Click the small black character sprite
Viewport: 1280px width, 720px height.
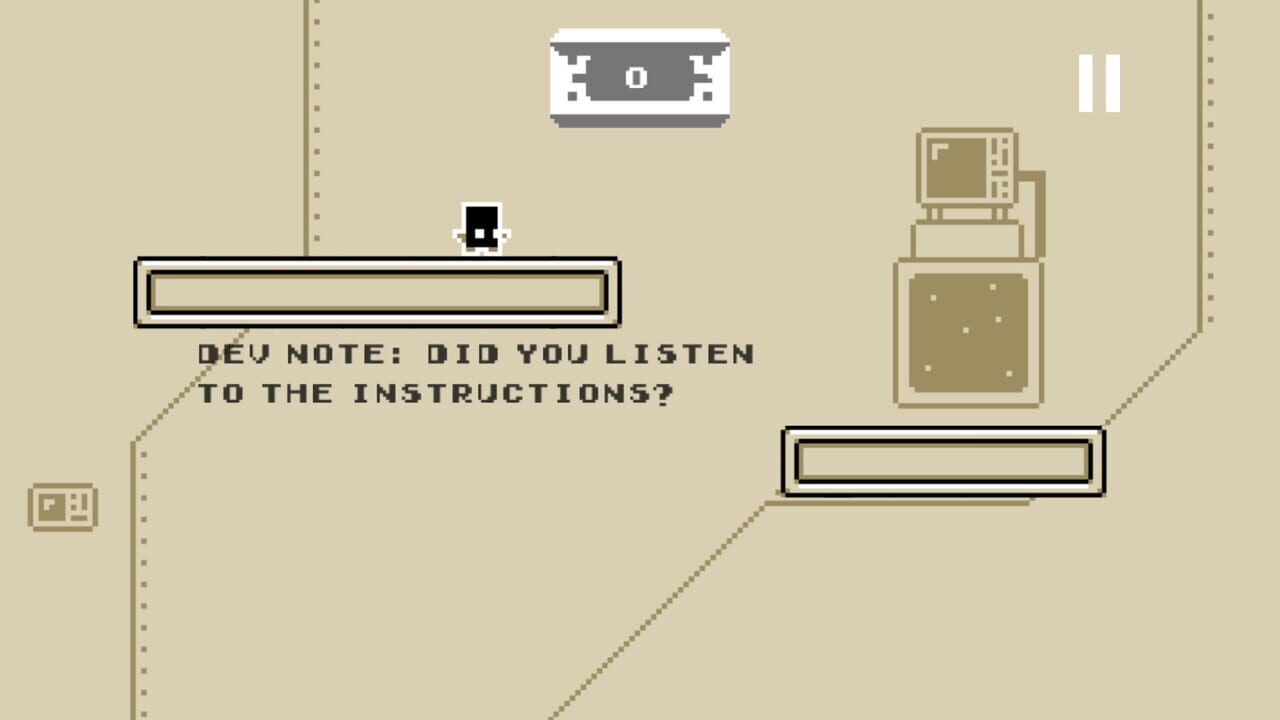tap(482, 227)
